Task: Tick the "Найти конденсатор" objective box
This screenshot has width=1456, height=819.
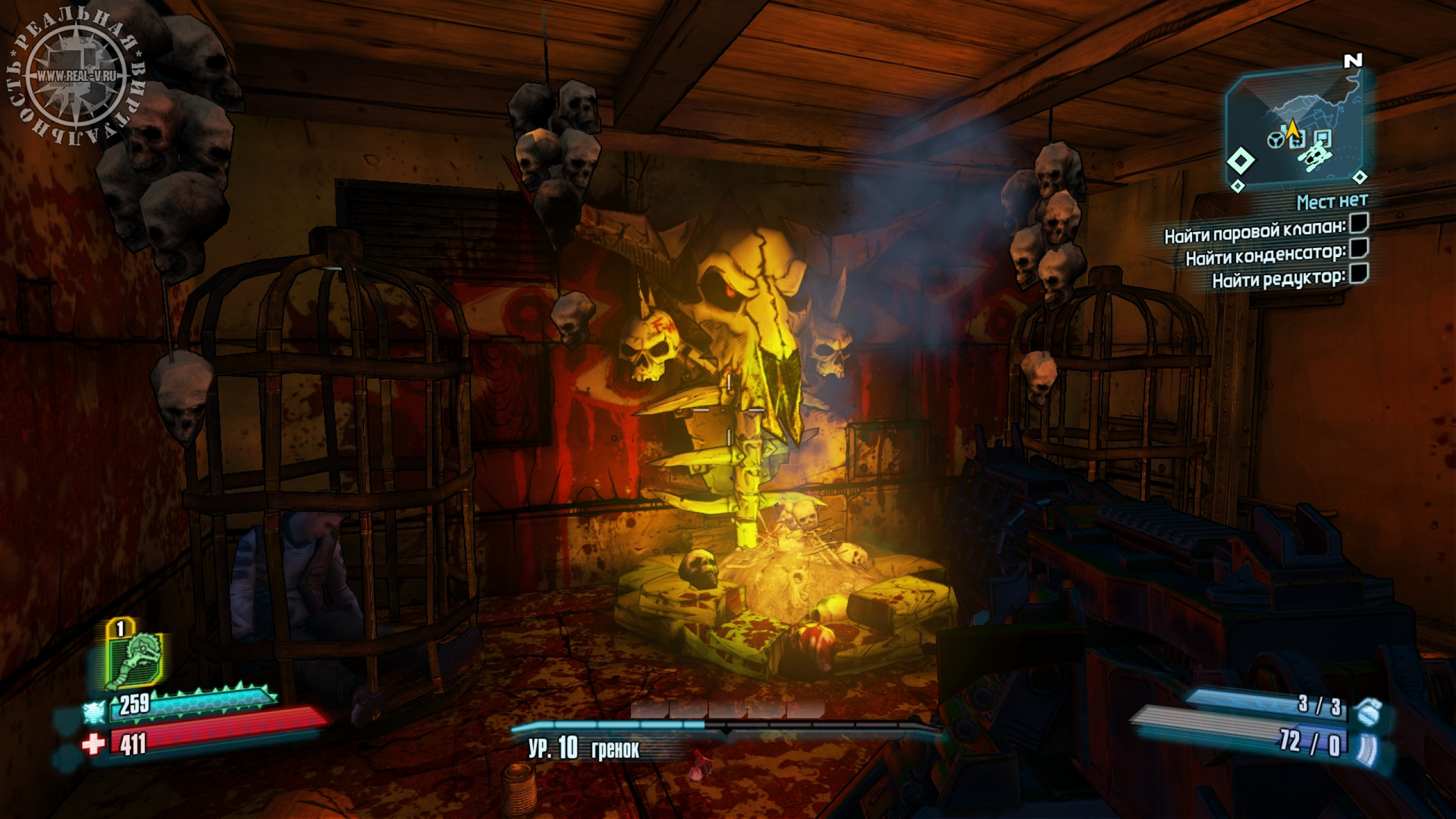Action: [x=1359, y=249]
